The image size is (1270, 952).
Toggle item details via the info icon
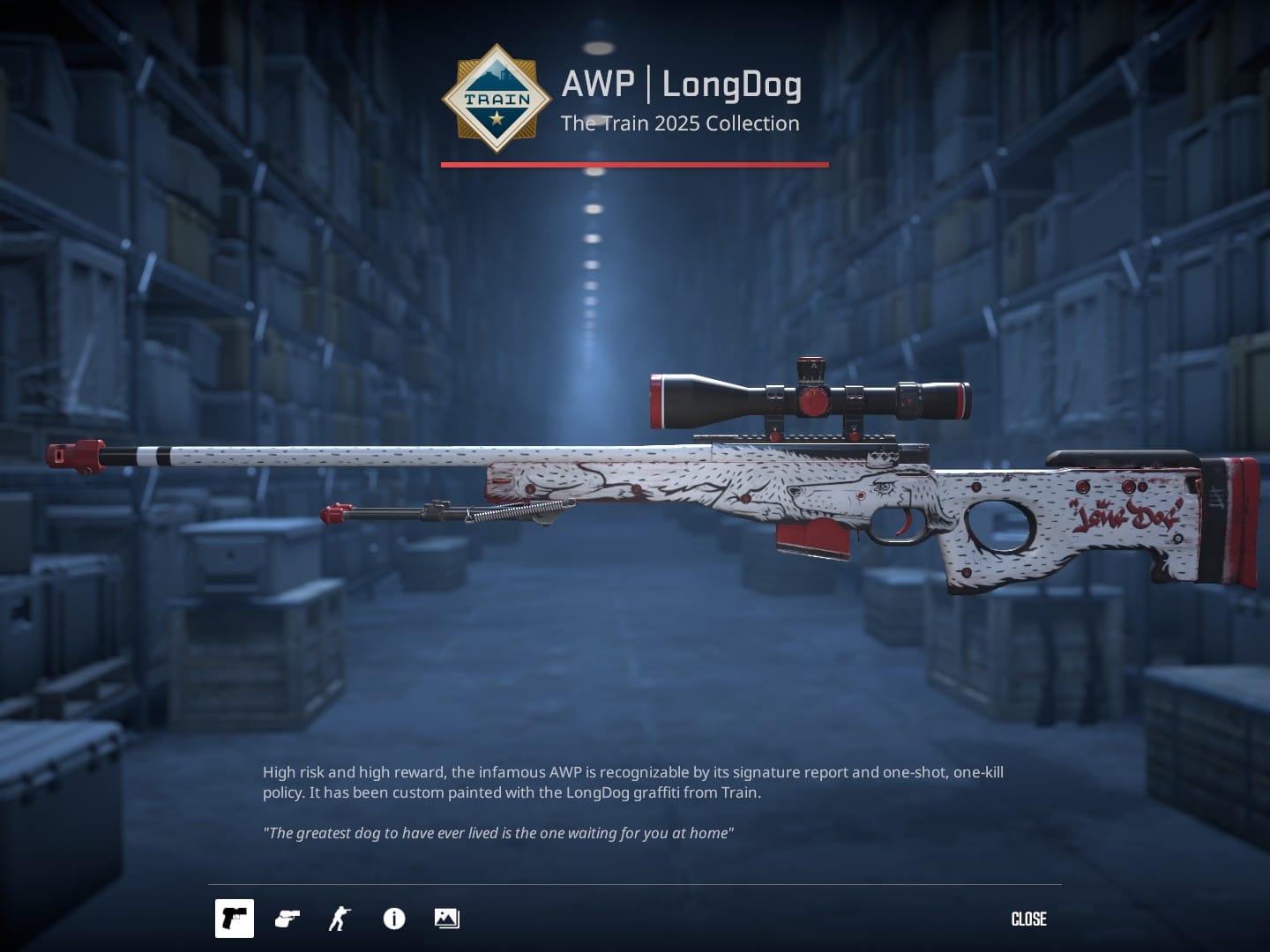393,919
